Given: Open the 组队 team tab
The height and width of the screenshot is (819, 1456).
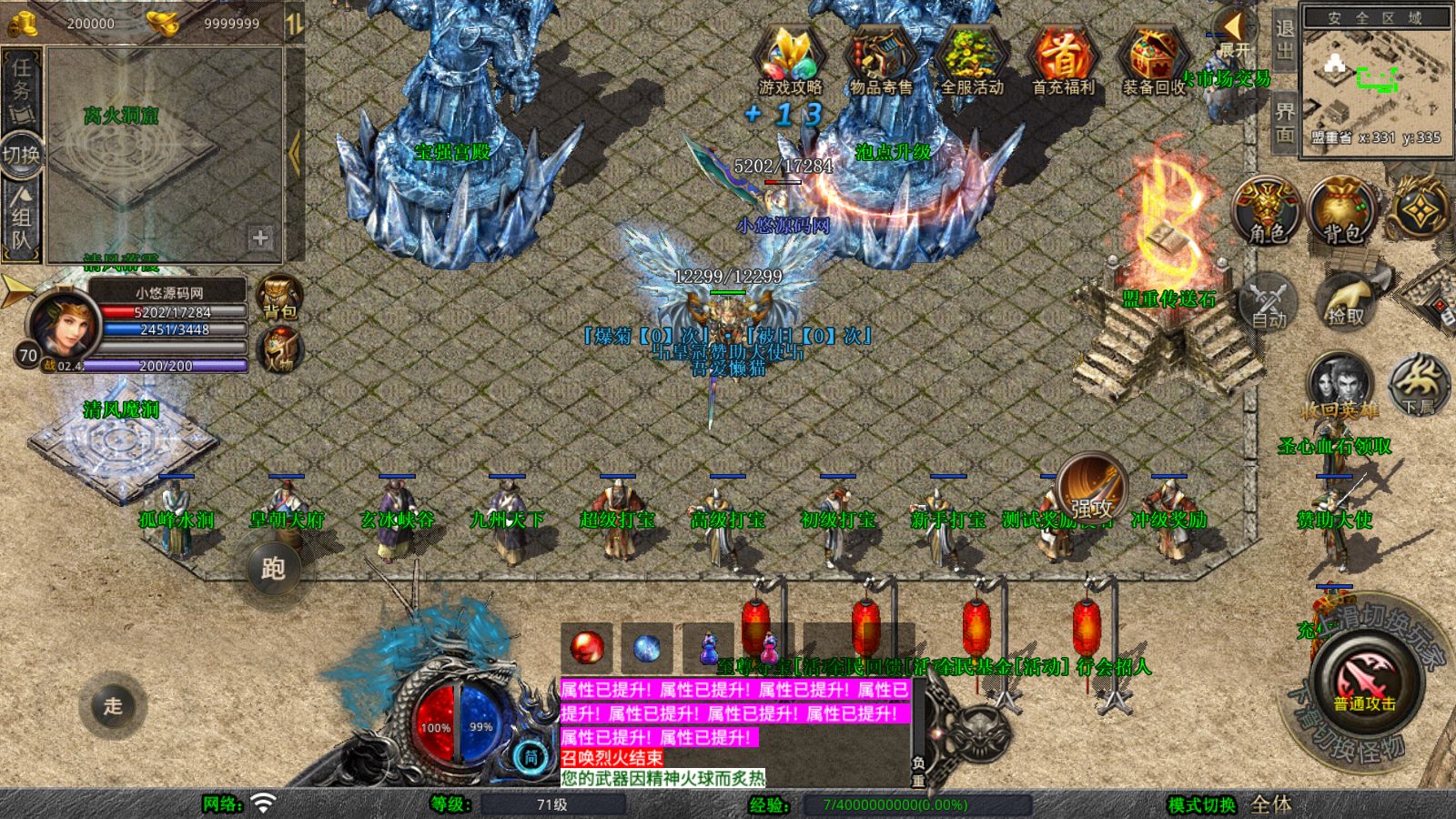Looking at the screenshot, I should click(x=21, y=218).
